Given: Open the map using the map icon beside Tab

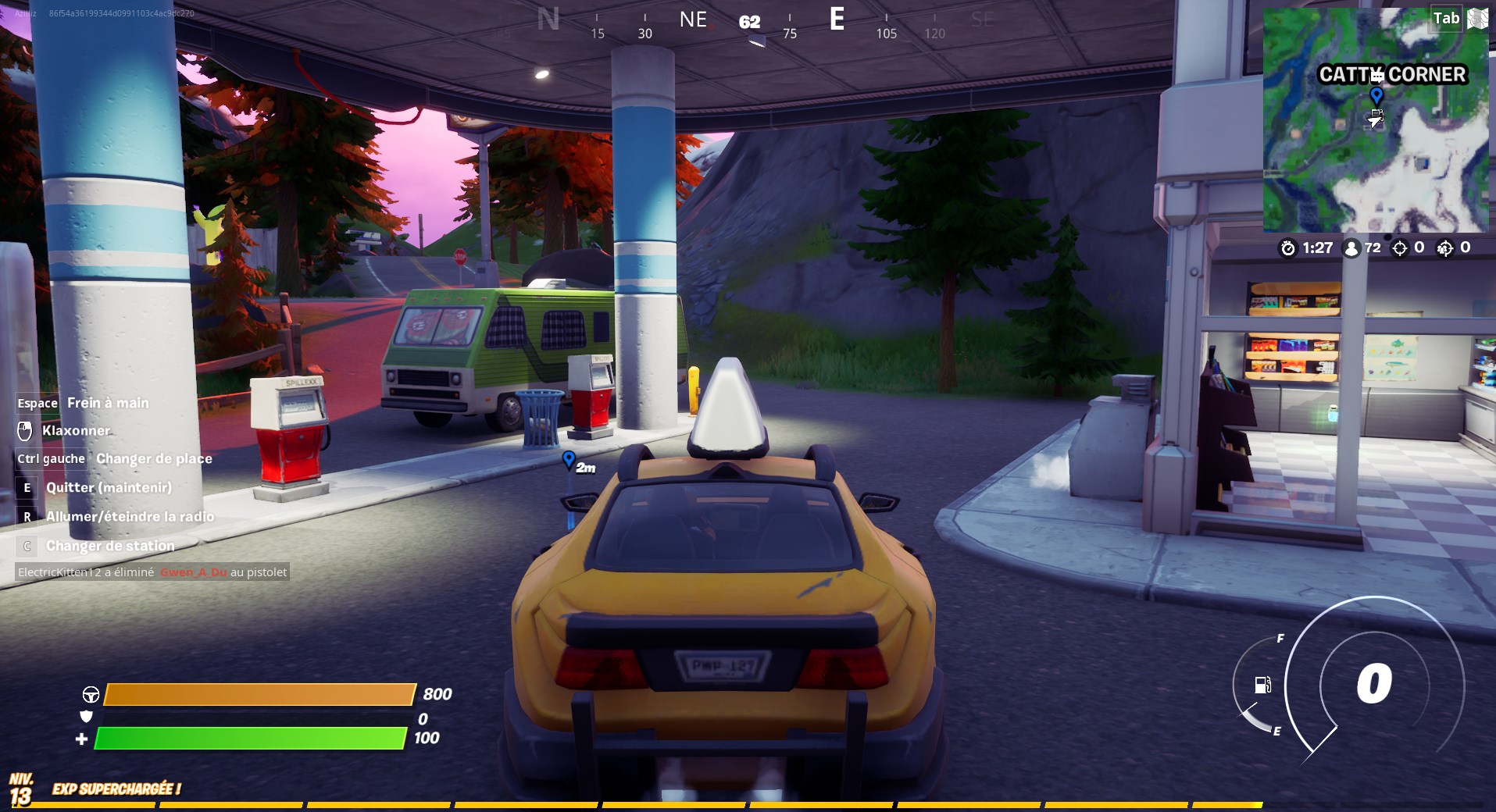Looking at the screenshot, I should (1480, 18).
